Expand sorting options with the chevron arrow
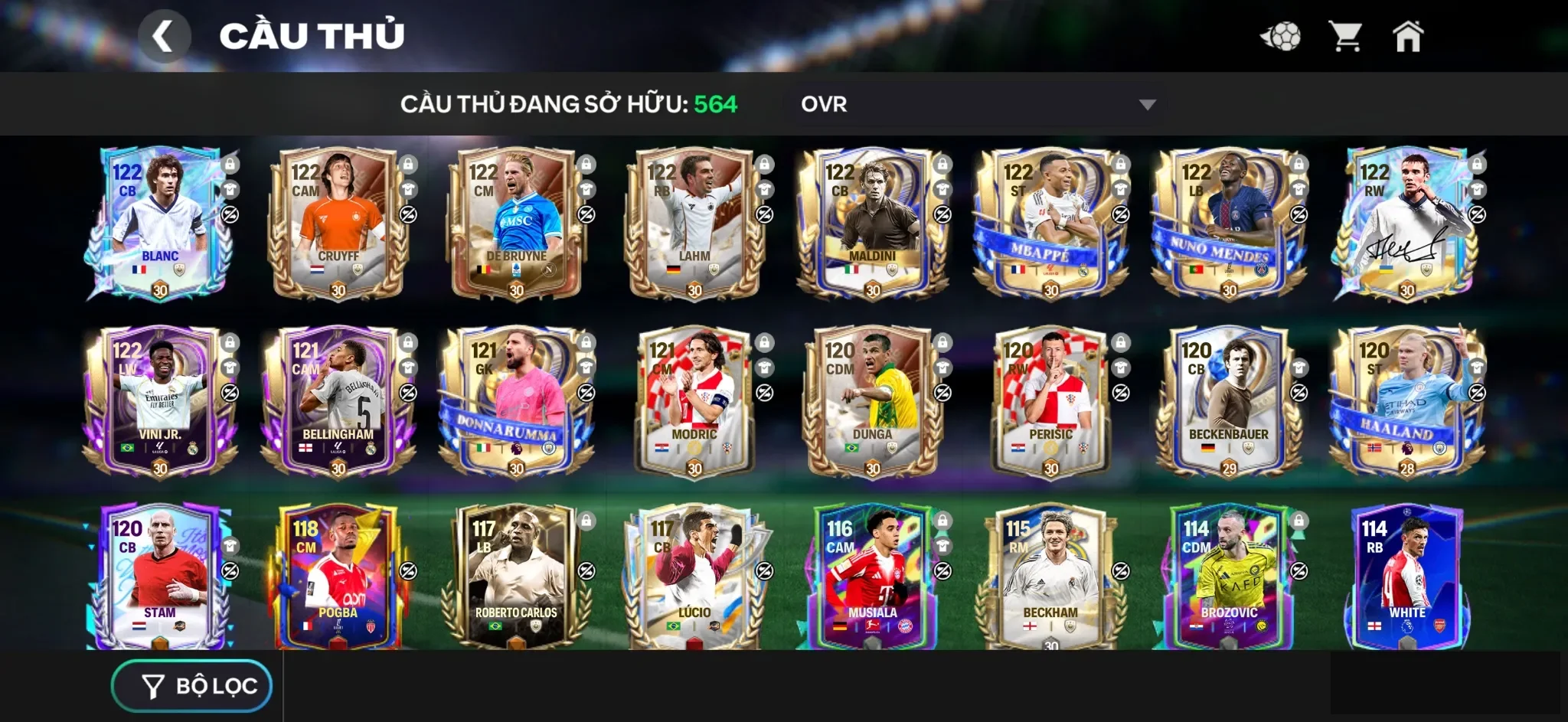The width and height of the screenshot is (1568, 722). tap(1147, 104)
